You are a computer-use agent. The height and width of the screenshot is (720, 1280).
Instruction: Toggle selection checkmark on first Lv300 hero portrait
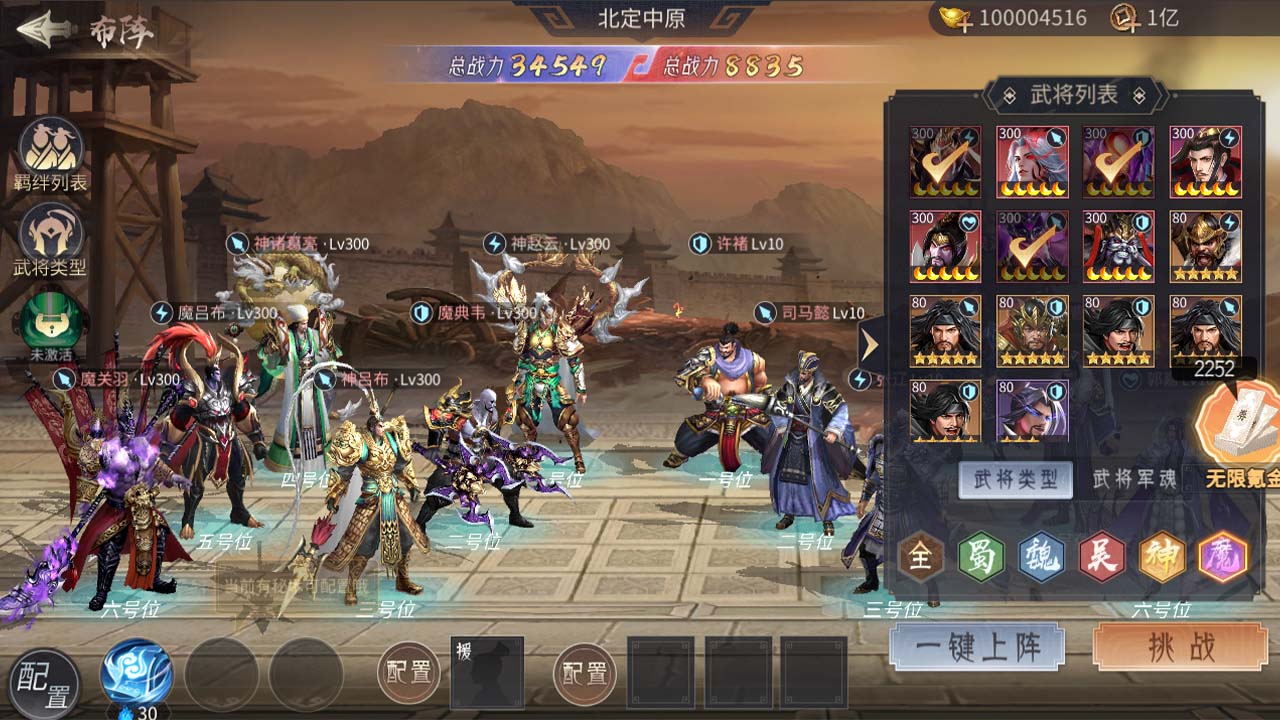pyautogui.click(x=944, y=160)
